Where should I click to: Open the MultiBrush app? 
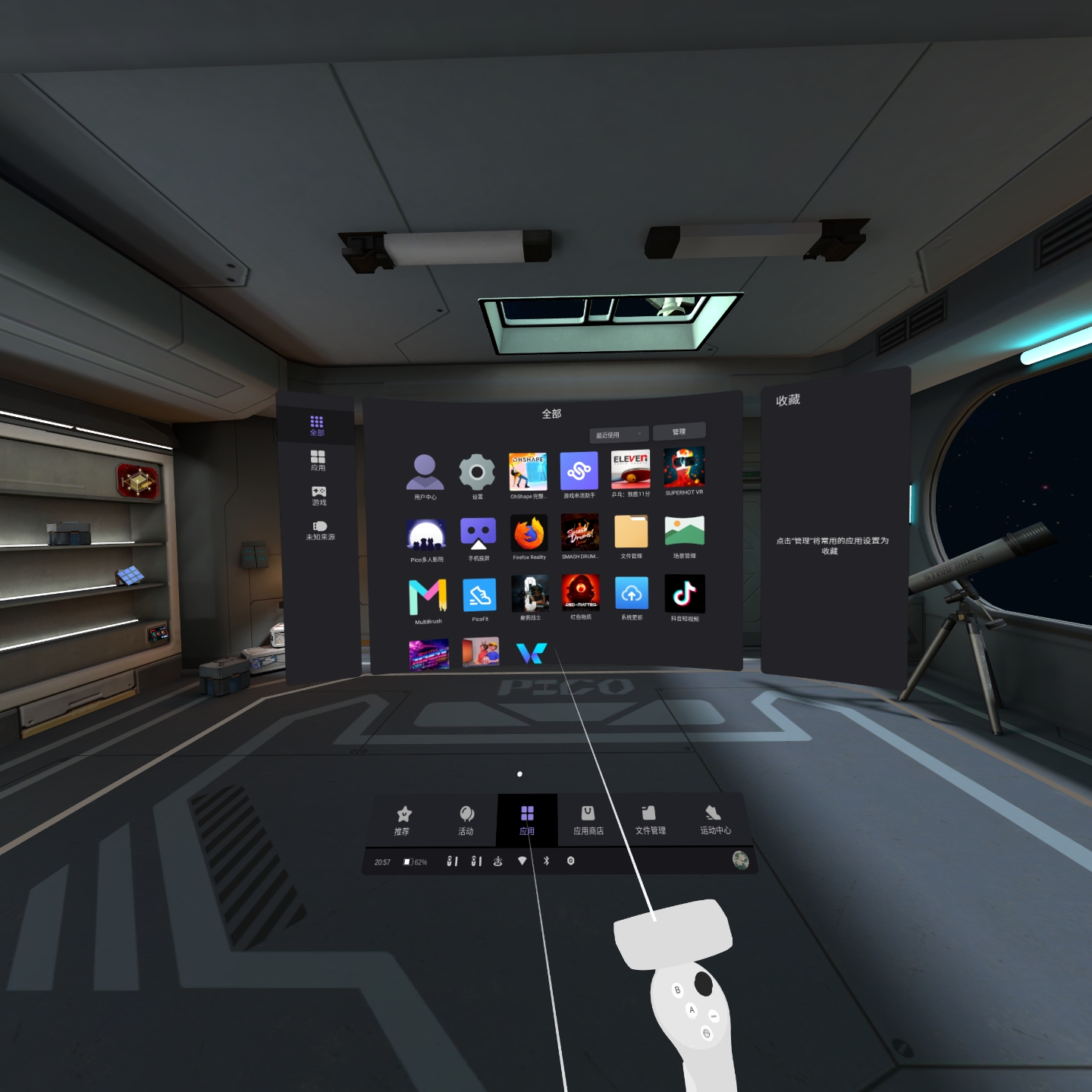428,594
